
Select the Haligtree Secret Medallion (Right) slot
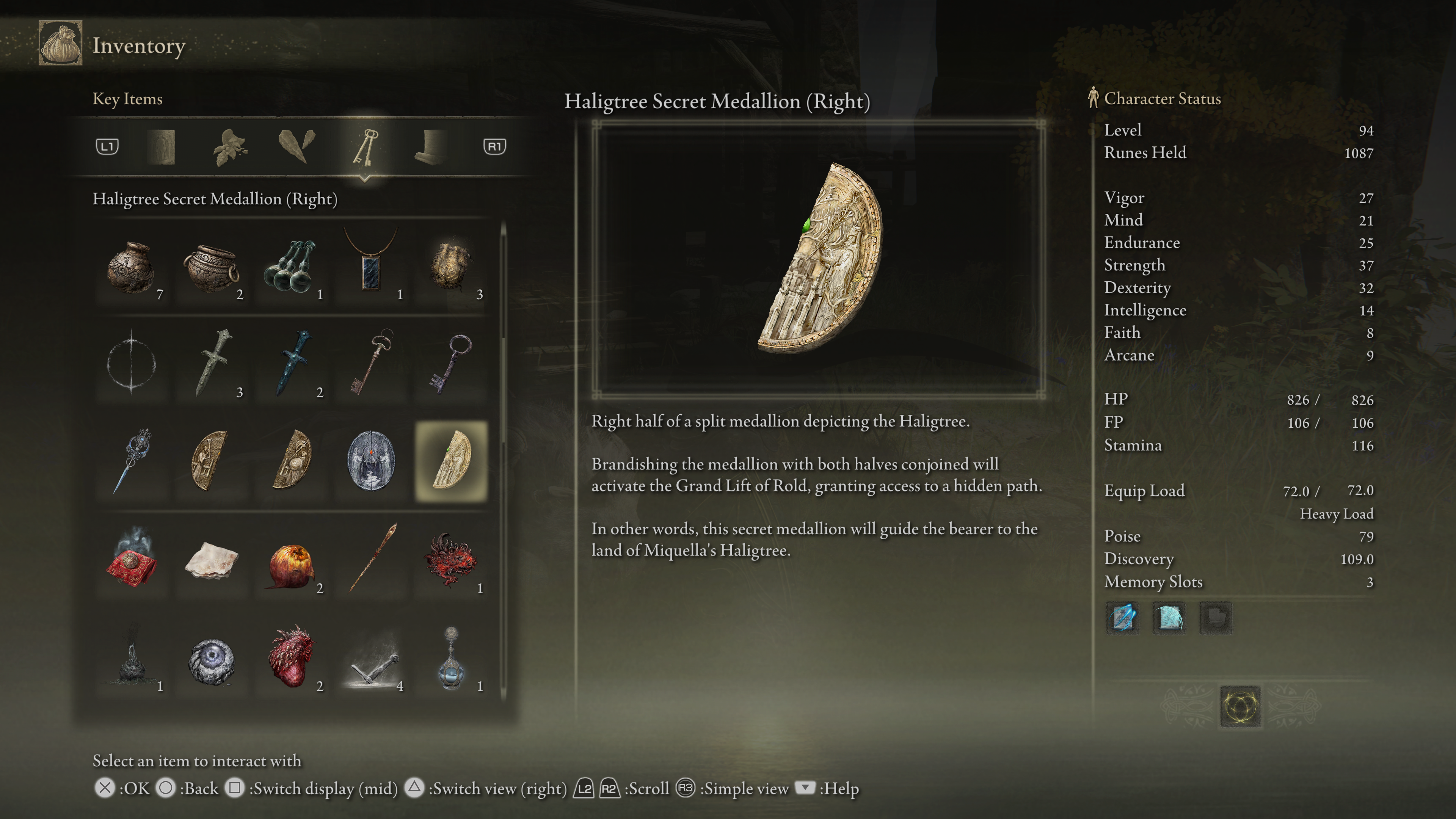point(451,460)
